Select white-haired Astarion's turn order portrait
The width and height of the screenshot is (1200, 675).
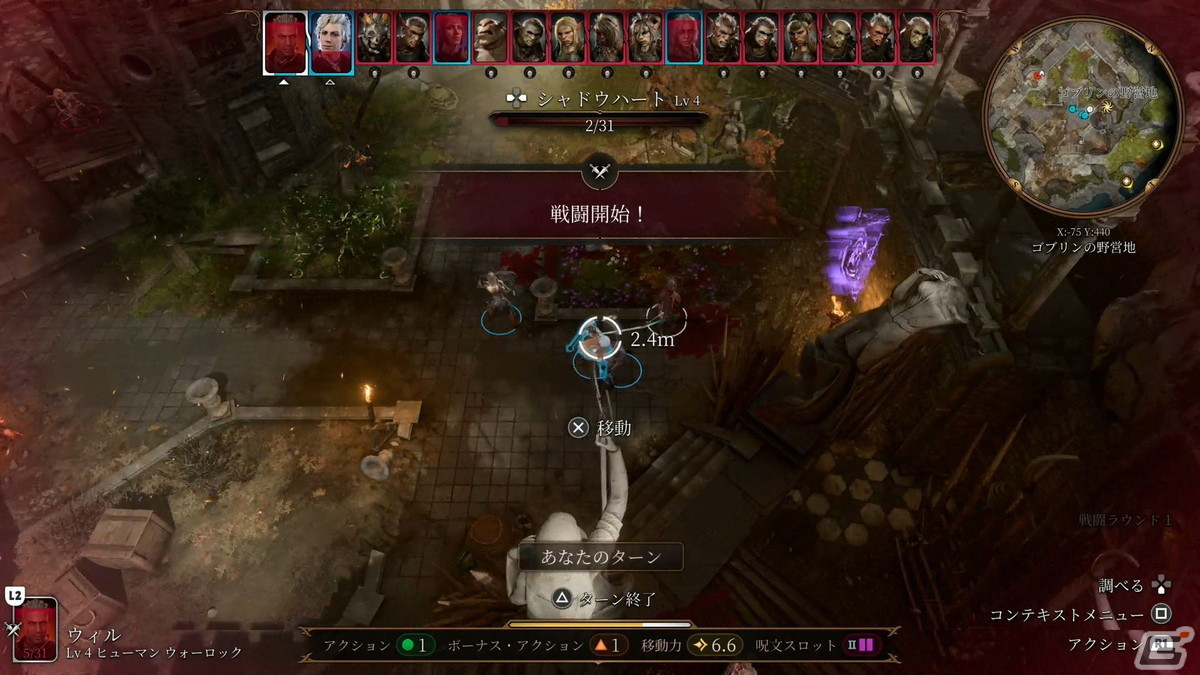pos(331,42)
